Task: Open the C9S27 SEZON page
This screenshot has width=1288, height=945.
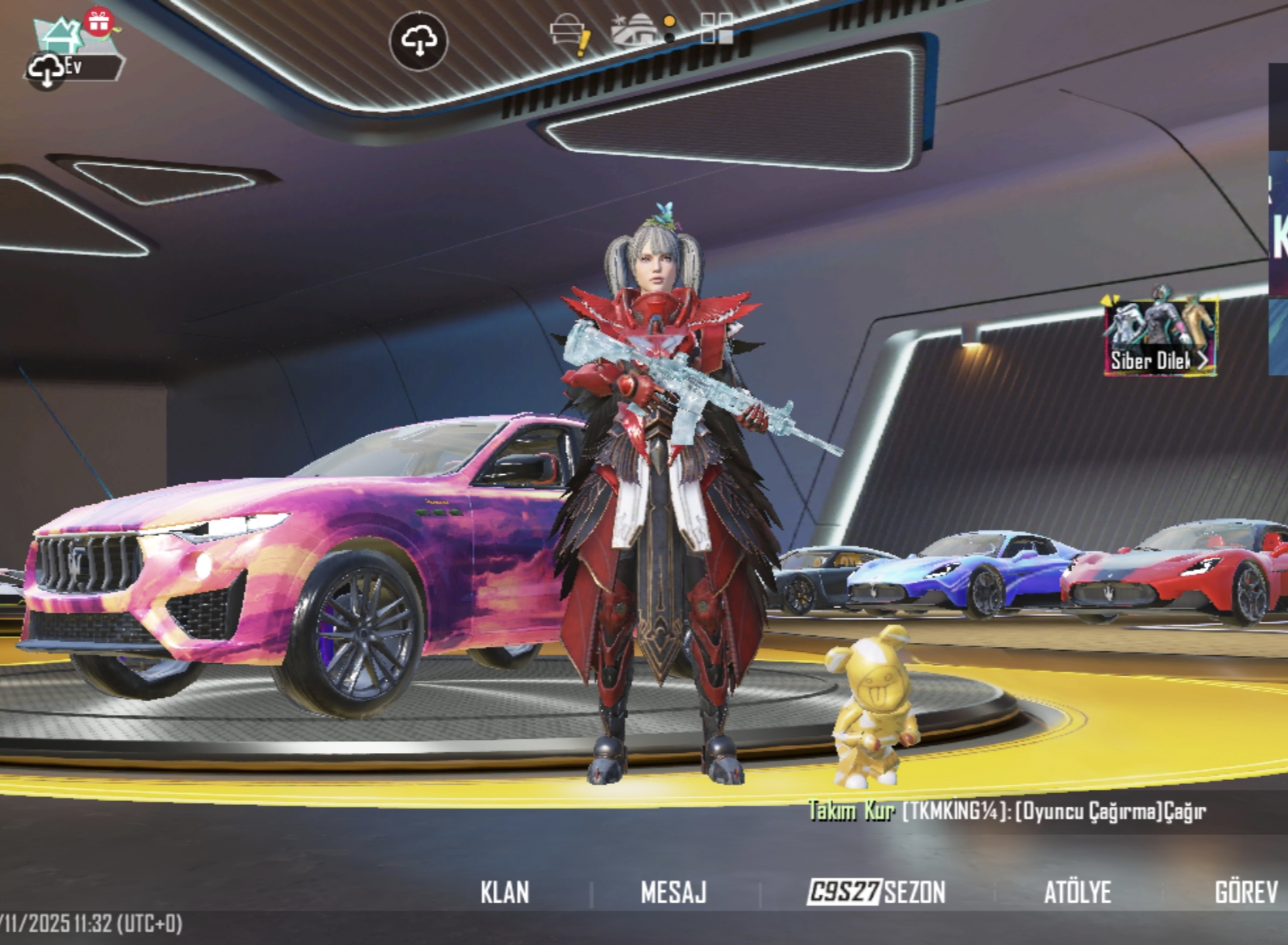Action: click(876, 892)
